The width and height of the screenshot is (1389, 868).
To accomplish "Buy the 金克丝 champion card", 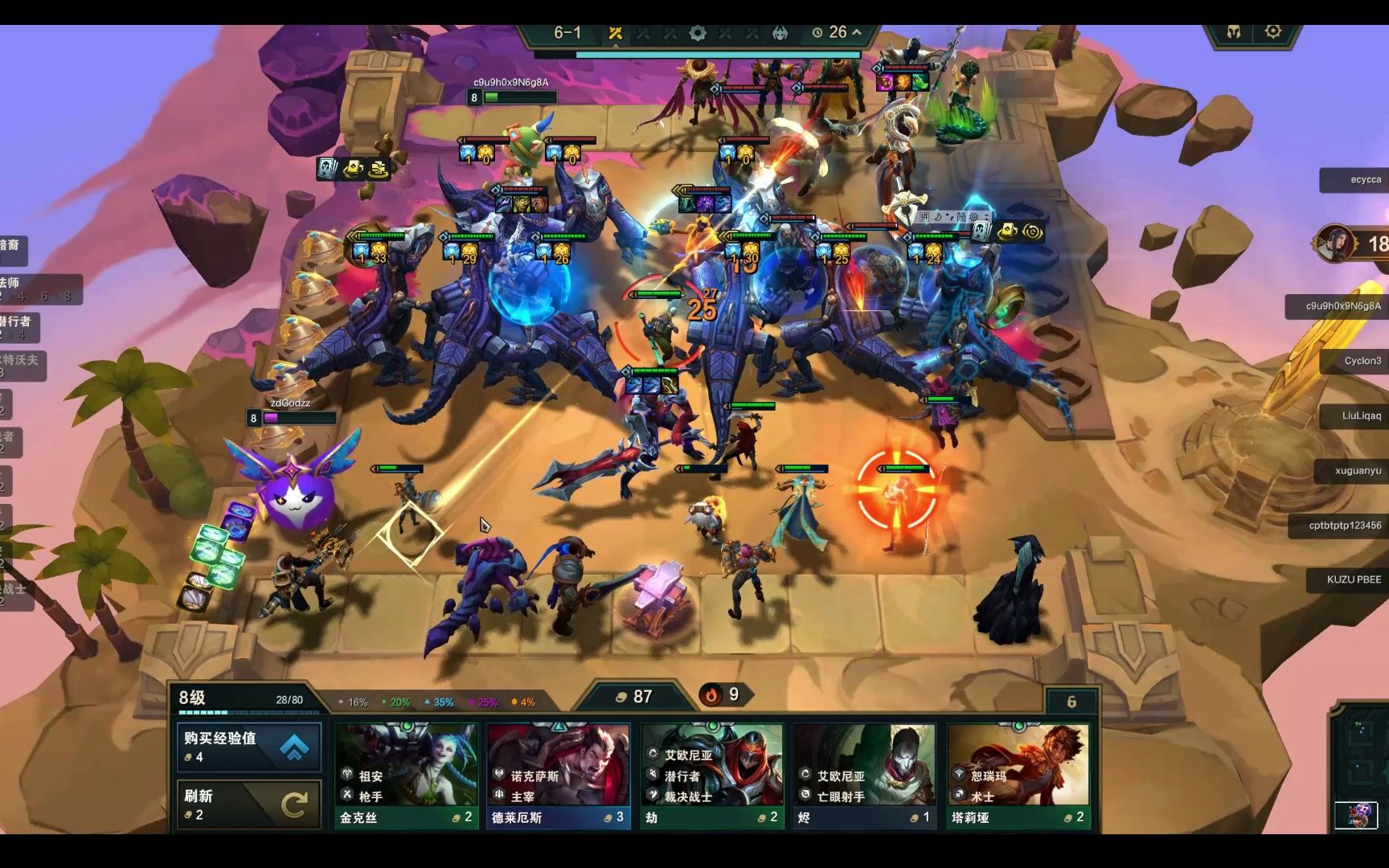I will tap(407, 775).
